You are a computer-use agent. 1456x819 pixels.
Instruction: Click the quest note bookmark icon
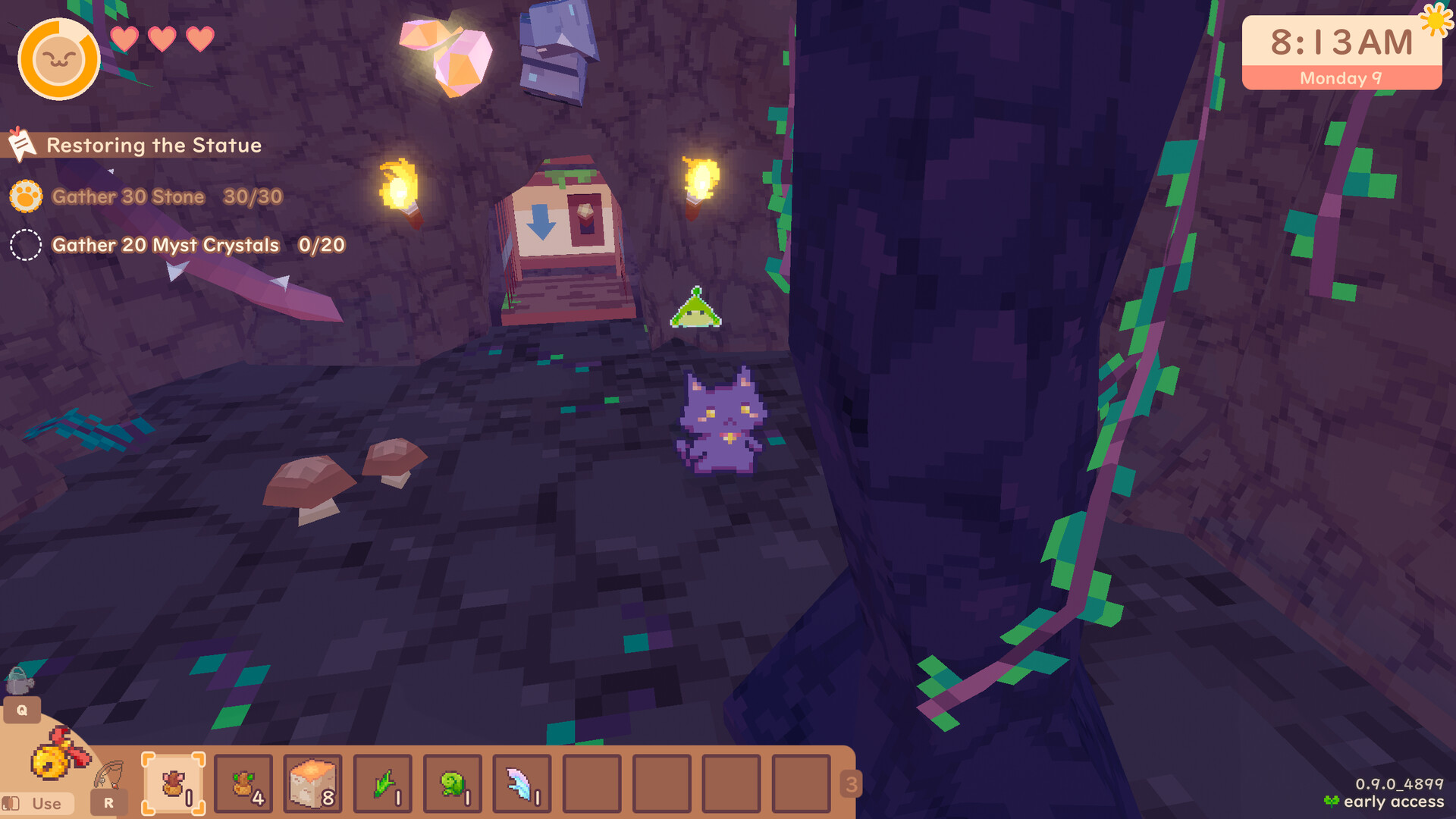[x=22, y=144]
